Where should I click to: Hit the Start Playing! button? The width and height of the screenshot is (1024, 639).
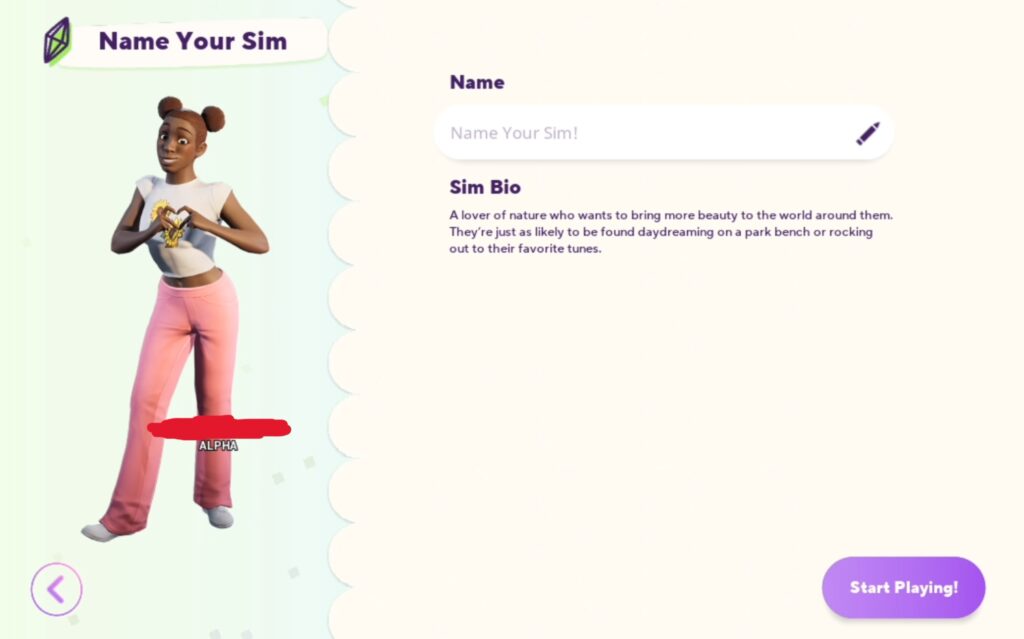(903, 587)
